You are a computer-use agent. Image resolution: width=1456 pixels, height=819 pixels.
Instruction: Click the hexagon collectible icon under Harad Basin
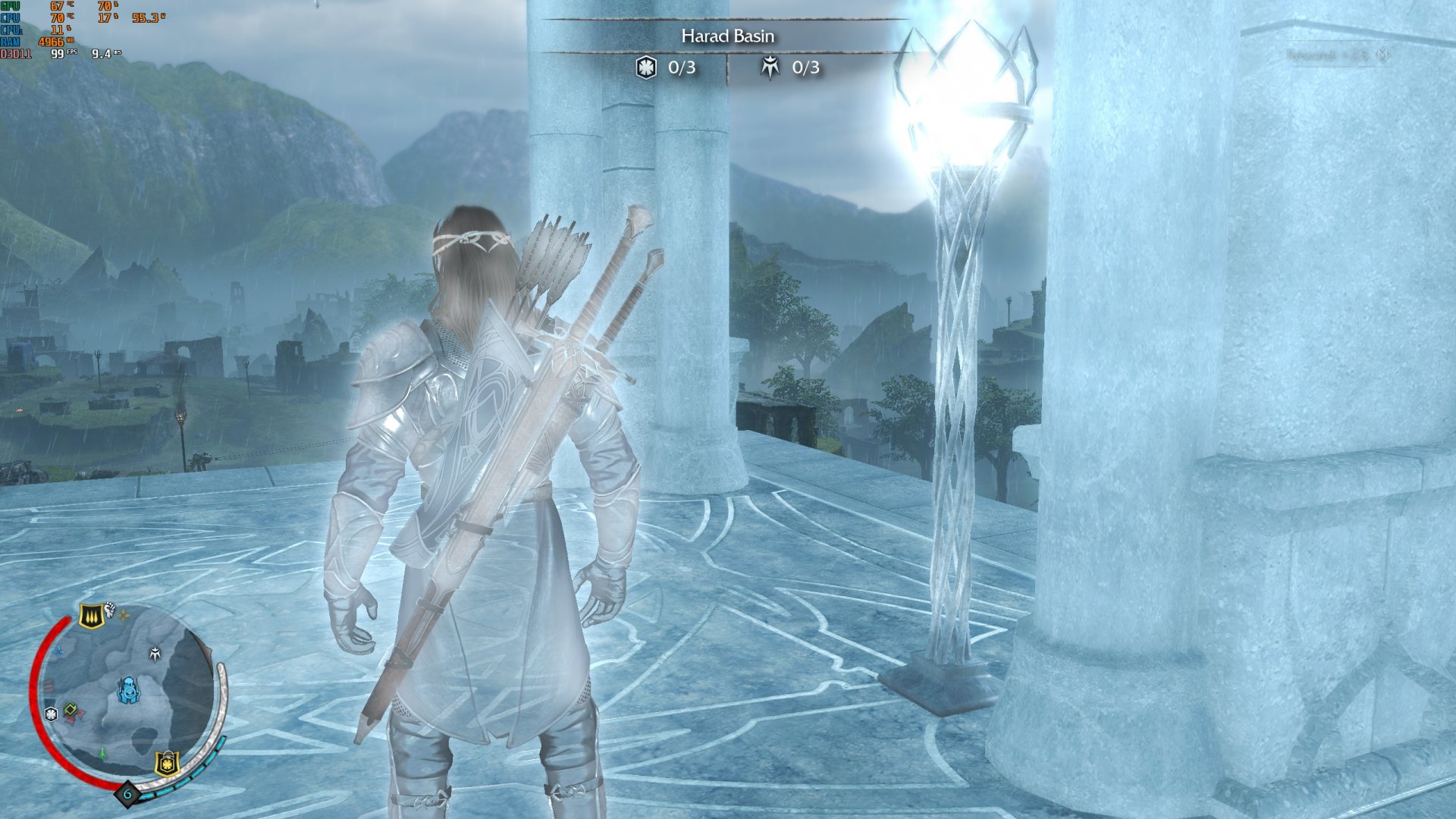pyautogui.click(x=645, y=67)
